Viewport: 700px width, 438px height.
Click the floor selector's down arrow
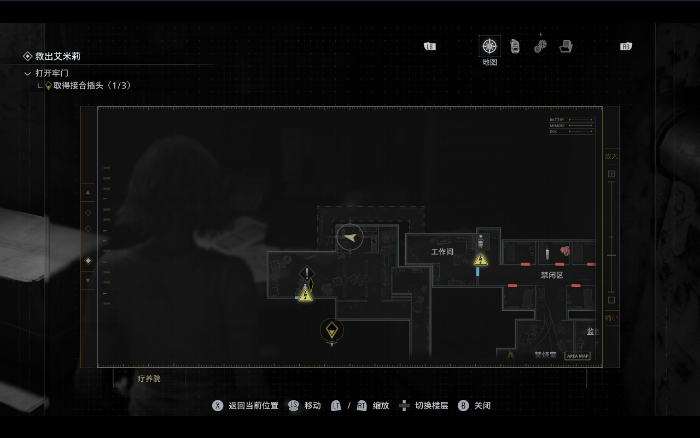(88, 281)
